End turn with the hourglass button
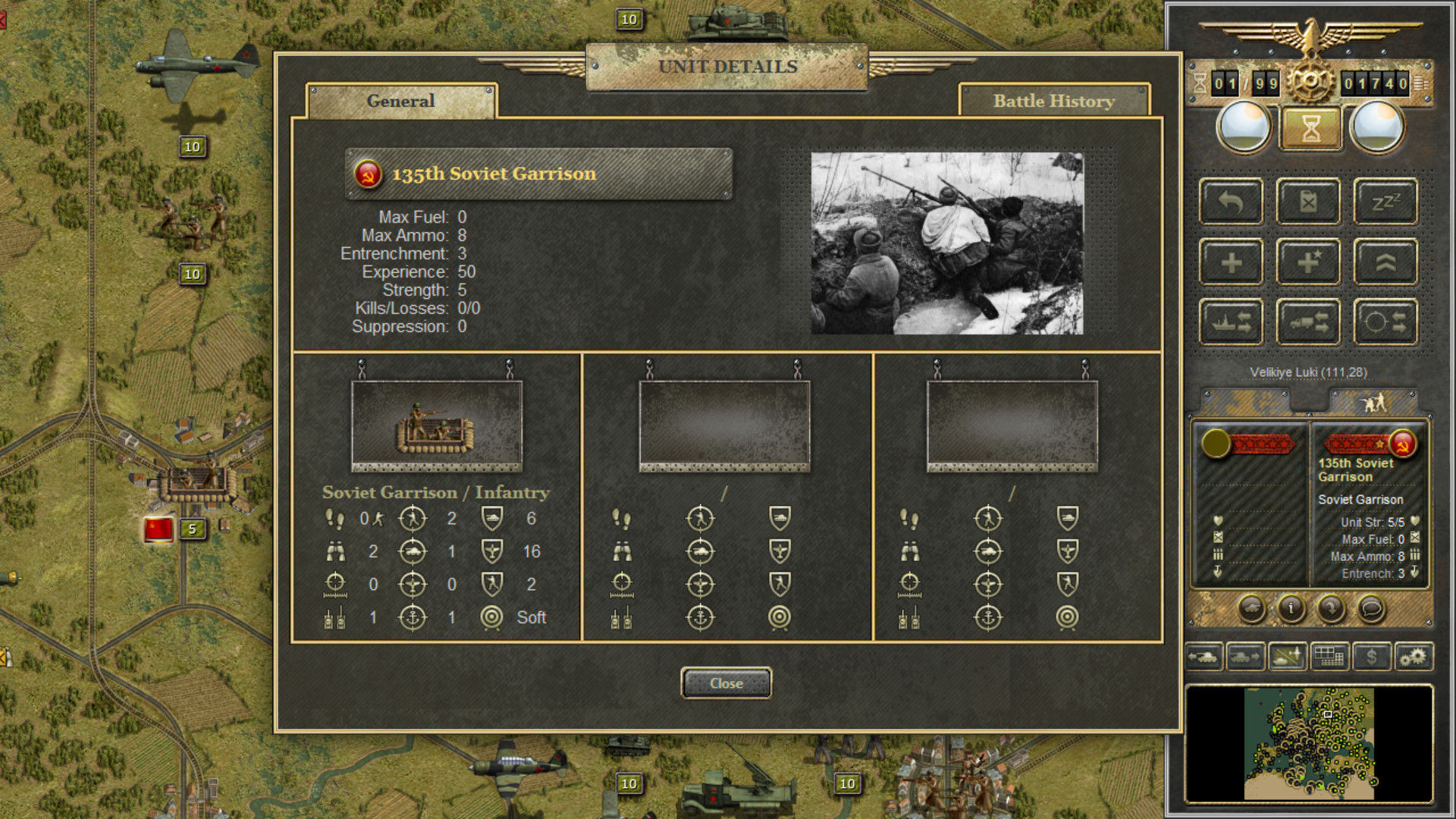 (x=1310, y=128)
